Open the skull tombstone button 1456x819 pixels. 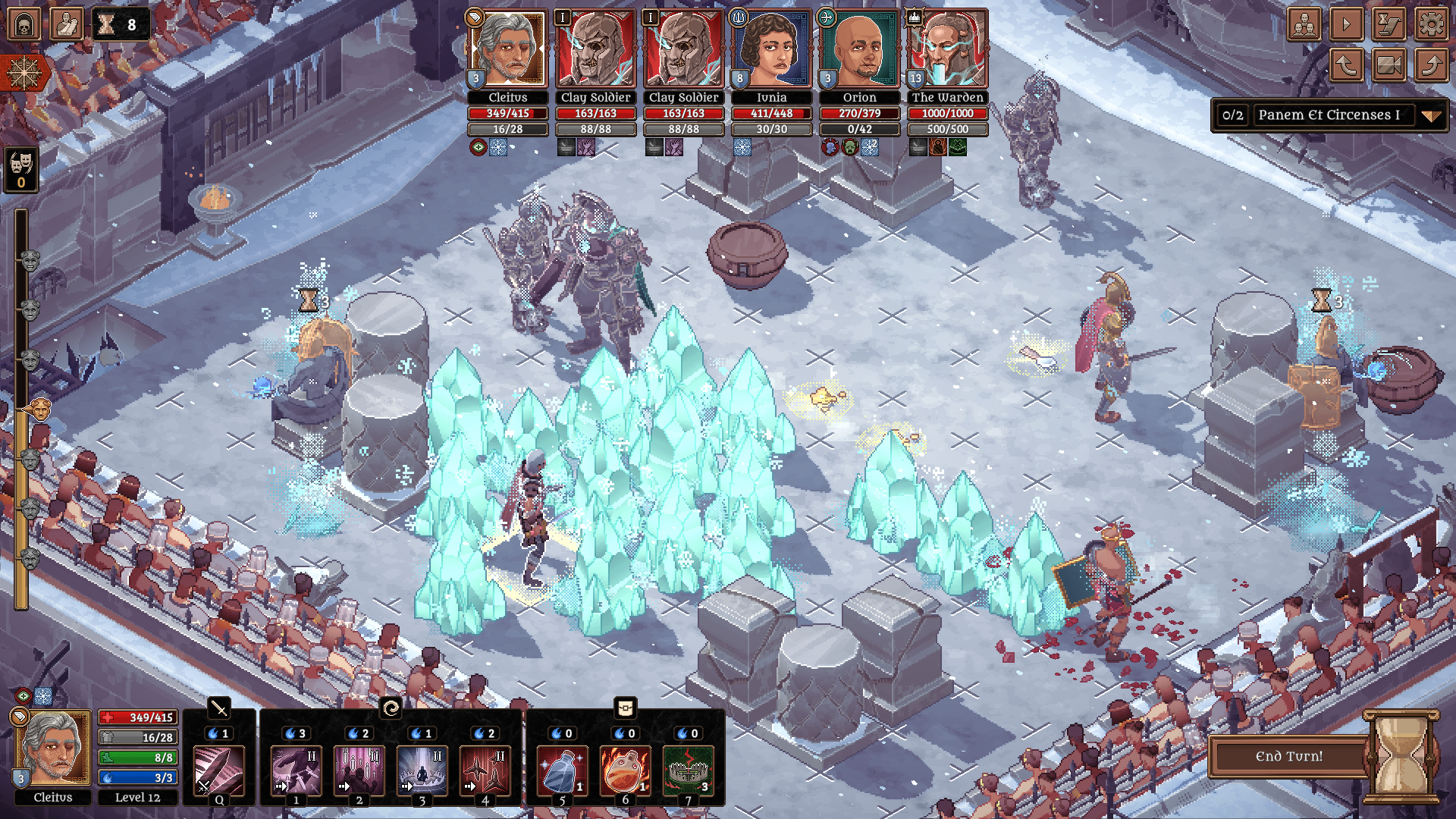click(x=24, y=24)
